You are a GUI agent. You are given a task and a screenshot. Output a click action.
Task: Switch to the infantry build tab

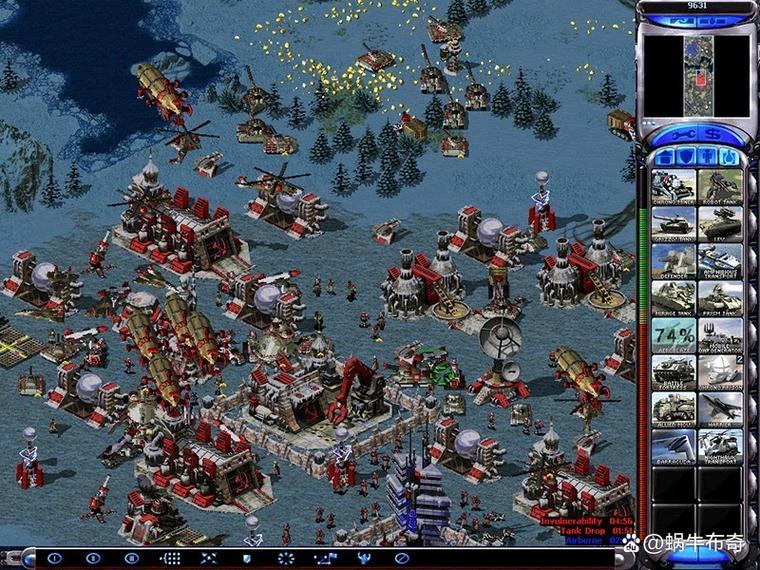(x=708, y=157)
